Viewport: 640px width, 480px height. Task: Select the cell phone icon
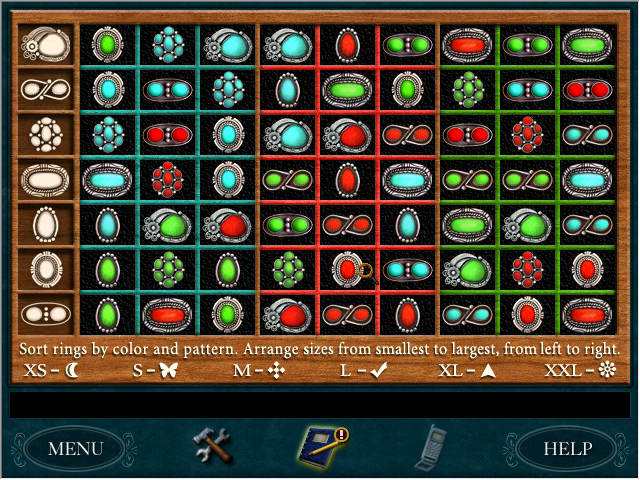click(431, 446)
